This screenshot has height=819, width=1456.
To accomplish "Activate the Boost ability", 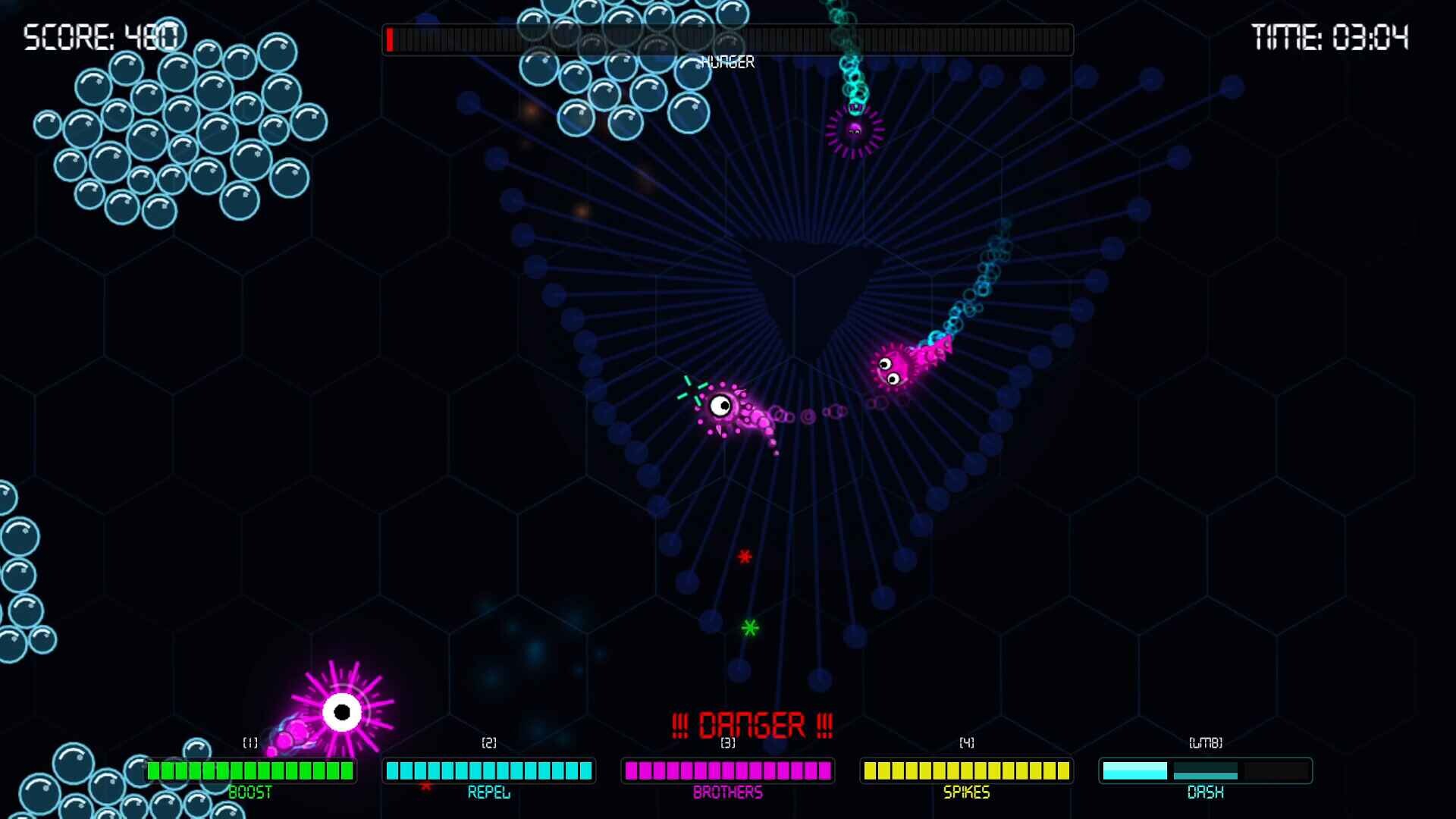I will (x=250, y=770).
